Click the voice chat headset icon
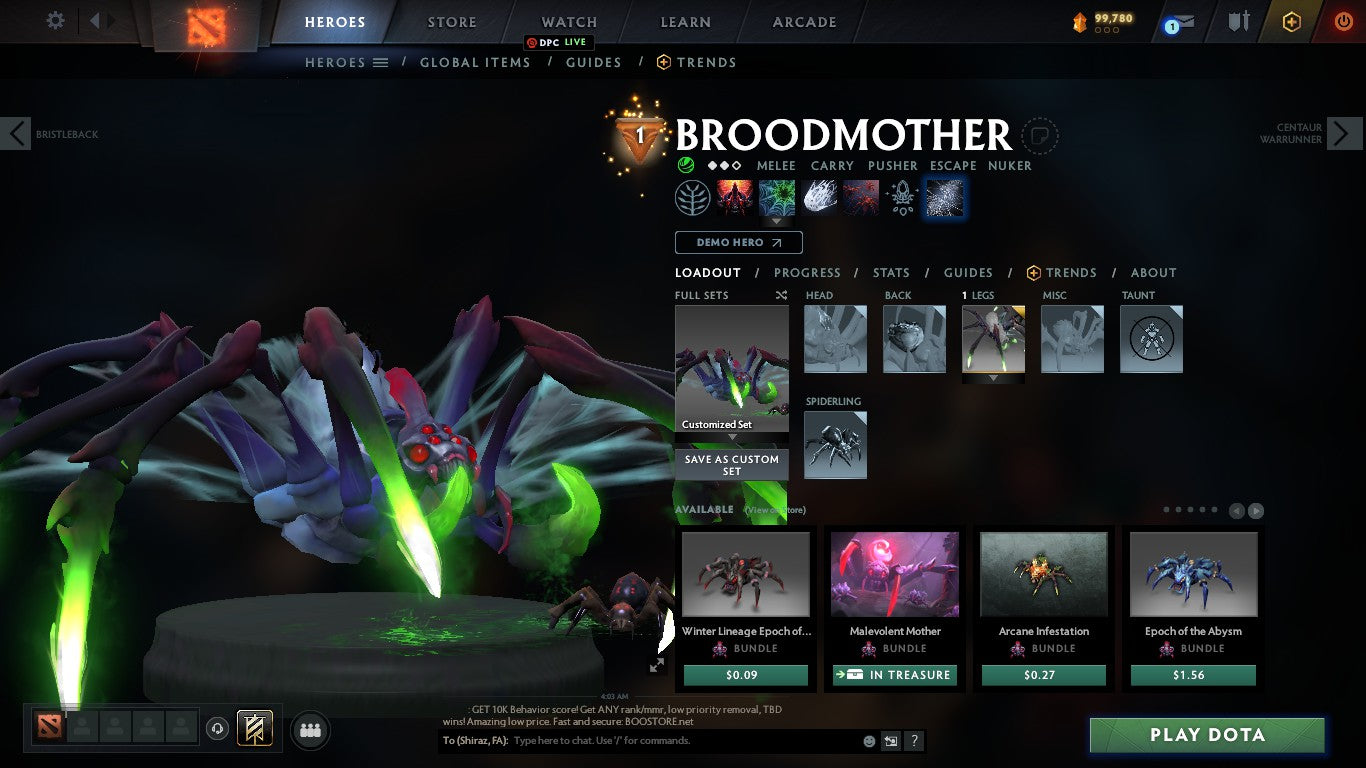Image resolution: width=1366 pixels, height=768 pixels. 218,729
